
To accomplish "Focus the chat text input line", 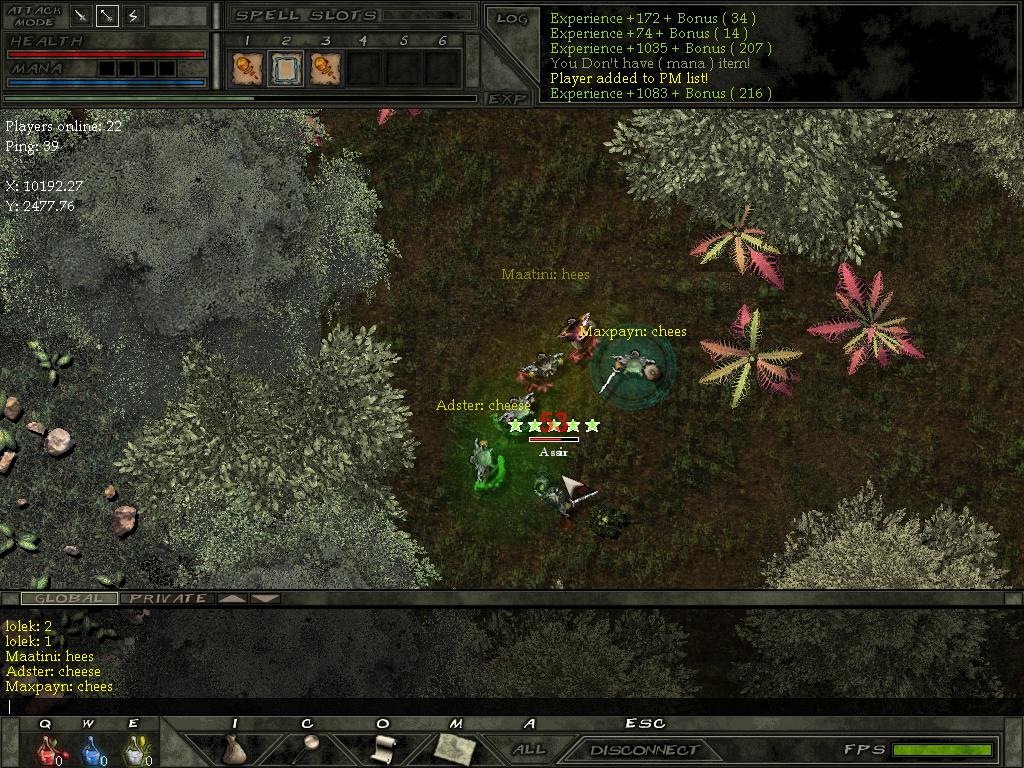I will [500, 706].
